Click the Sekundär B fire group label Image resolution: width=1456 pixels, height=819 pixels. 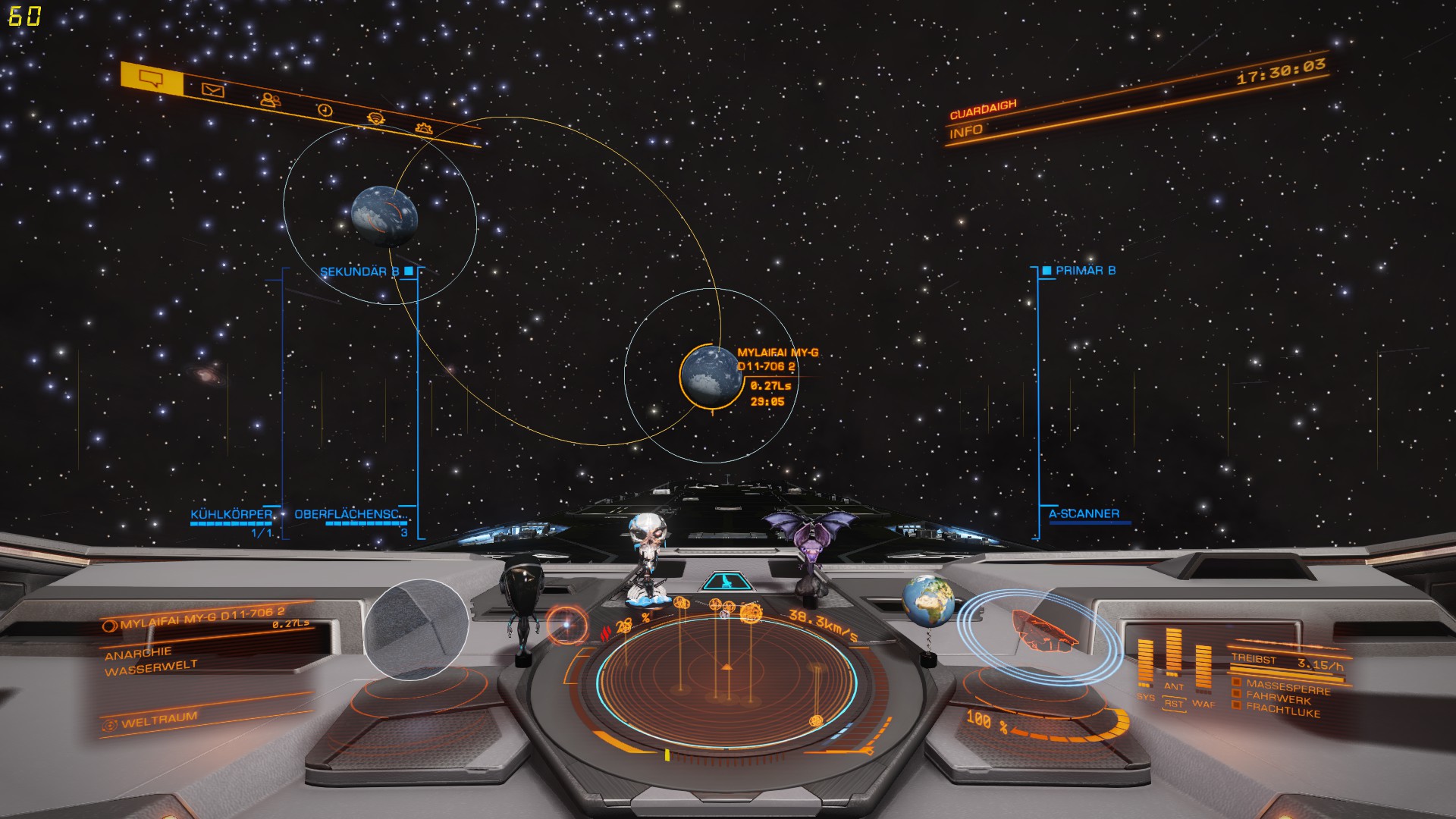click(x=360, y=271)
